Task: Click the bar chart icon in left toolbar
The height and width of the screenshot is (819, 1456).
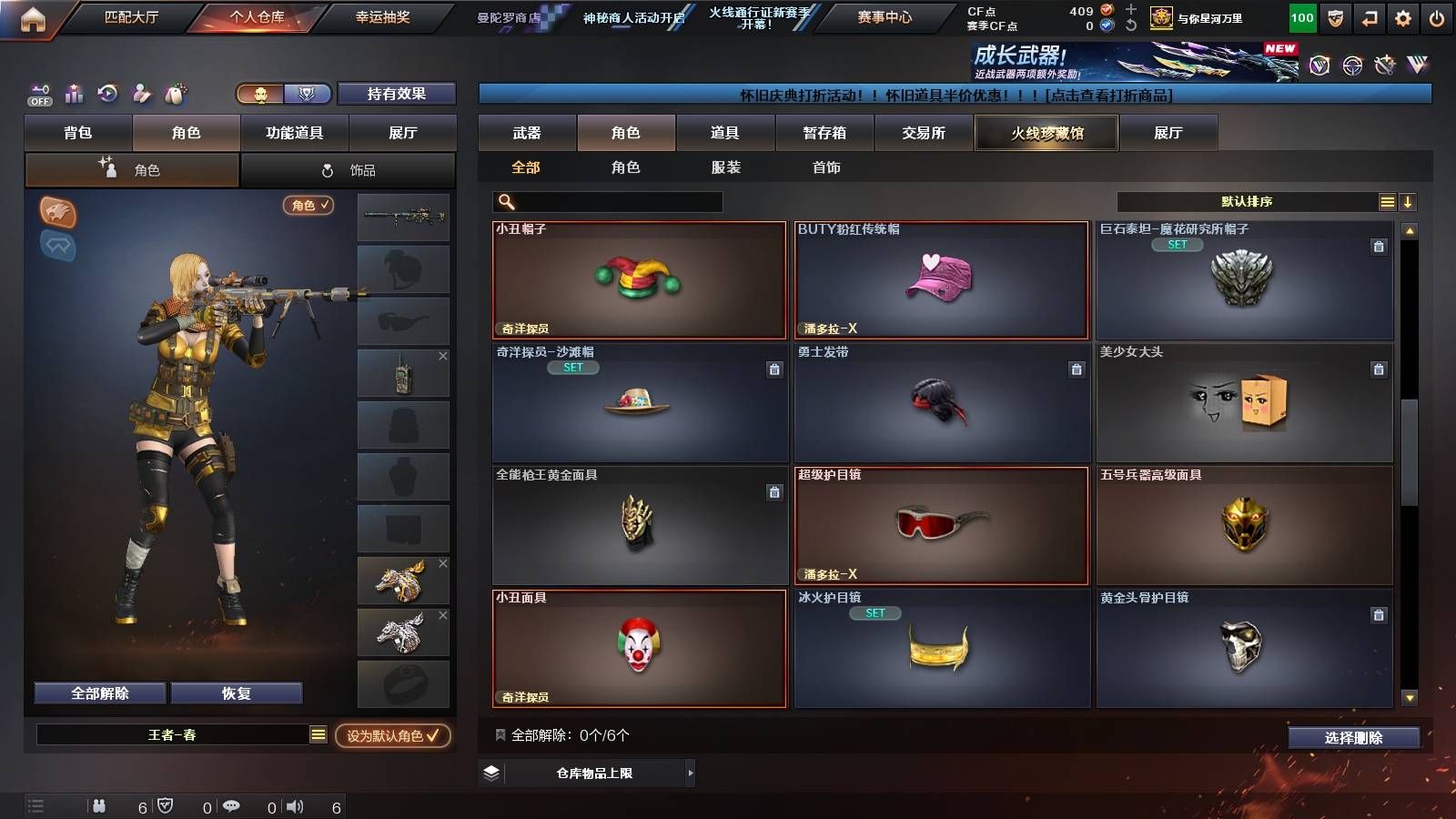Action: point(73,94)
